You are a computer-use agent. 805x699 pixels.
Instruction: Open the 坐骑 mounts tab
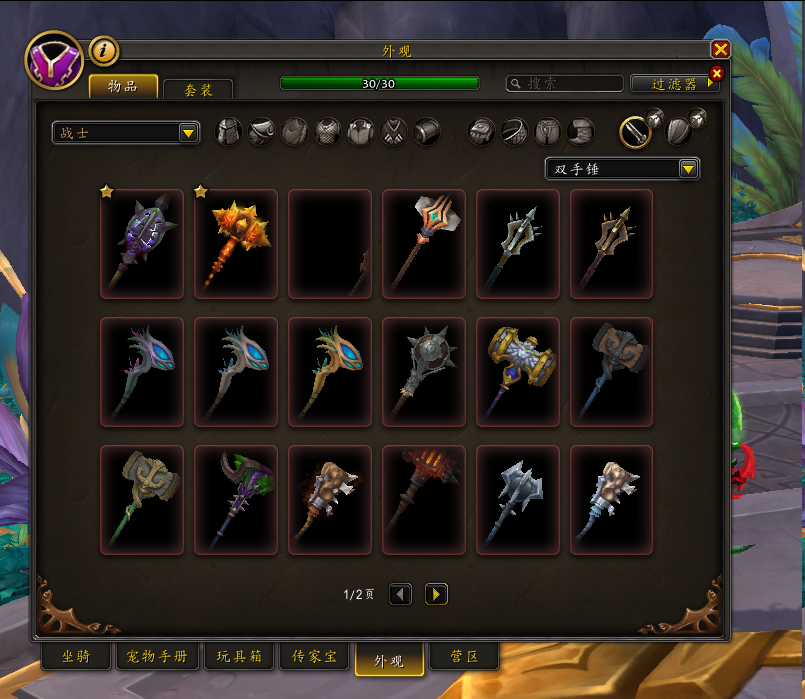coord(76,657)
